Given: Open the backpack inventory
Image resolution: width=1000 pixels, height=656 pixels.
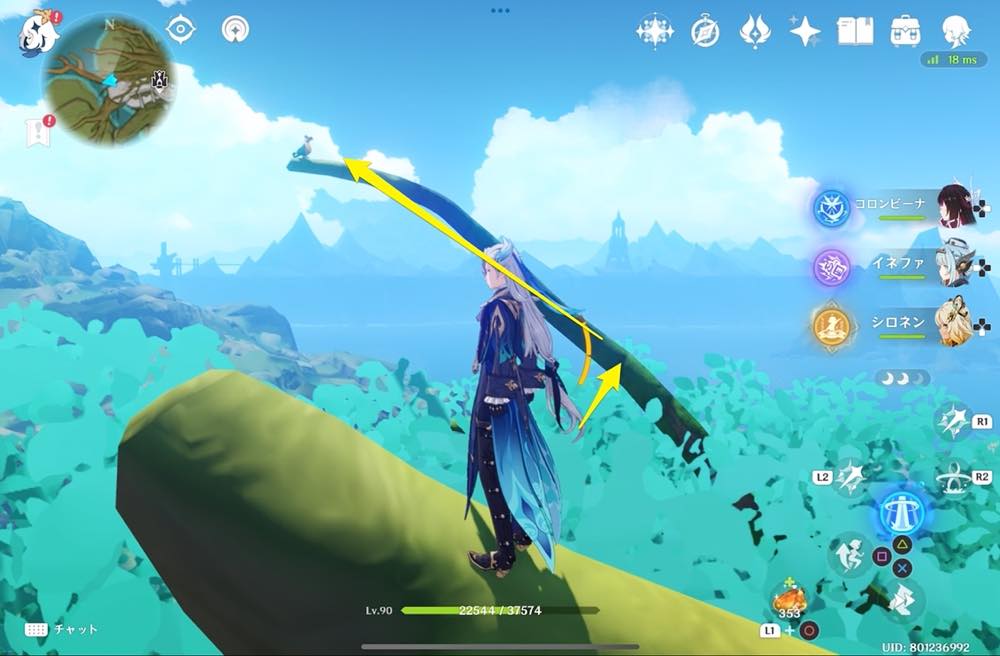Looking at the screenshot, I should [906, 31].
